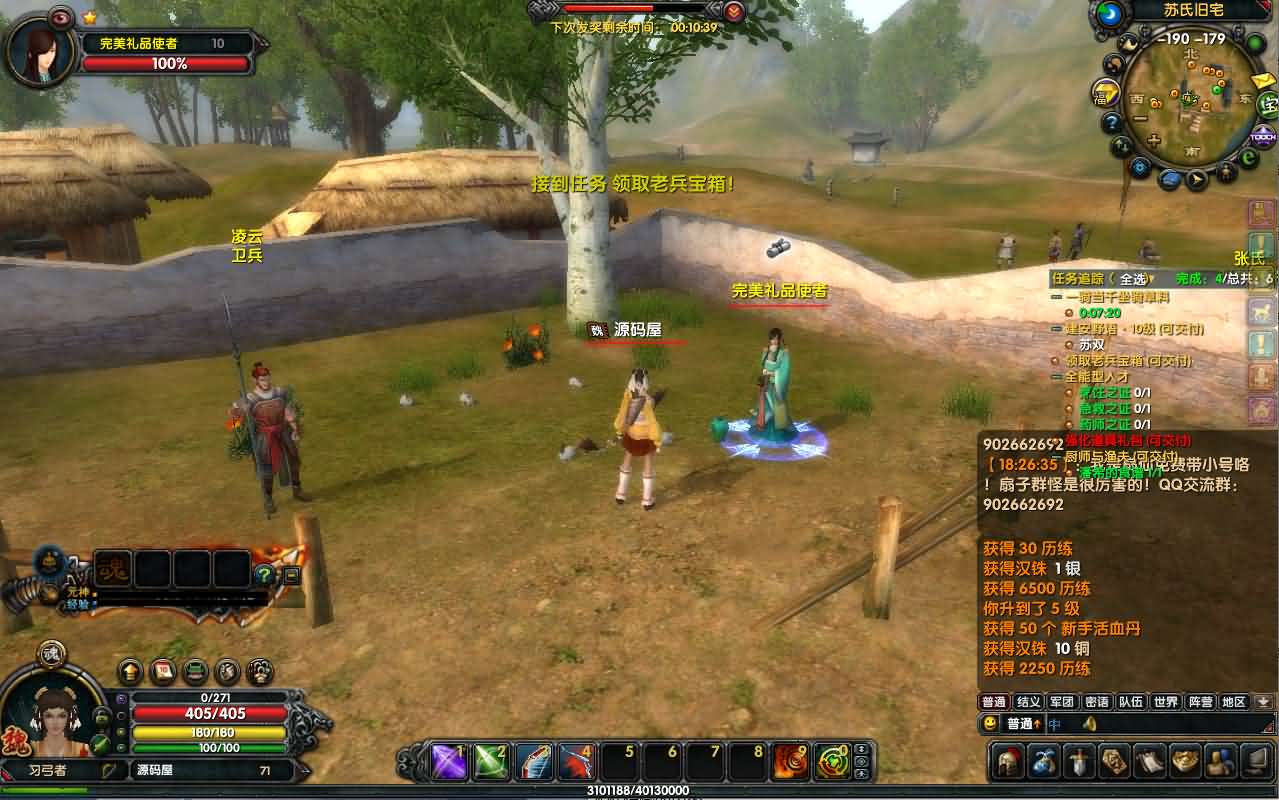Screen dimensions: 1279x800
Task: Open the 福 gold ingot reward icon
Action: [x=1104, y=92]
